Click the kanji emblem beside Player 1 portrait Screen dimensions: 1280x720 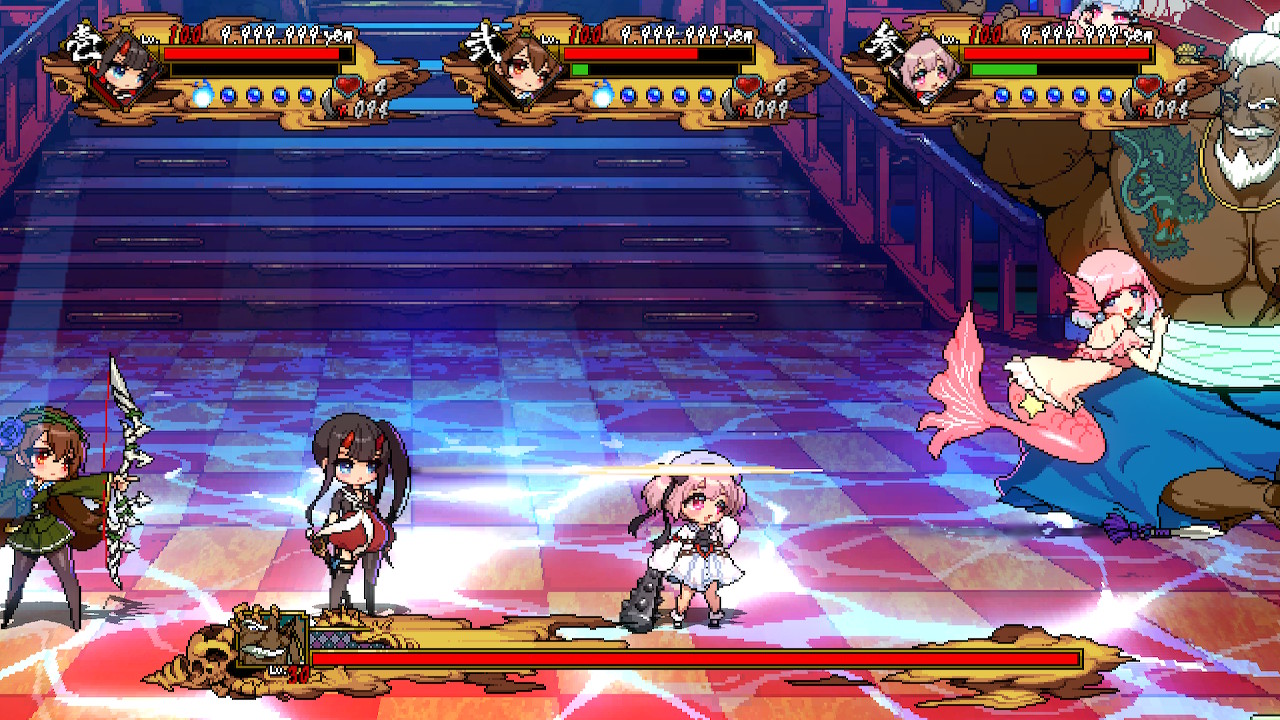click(83, 45)
